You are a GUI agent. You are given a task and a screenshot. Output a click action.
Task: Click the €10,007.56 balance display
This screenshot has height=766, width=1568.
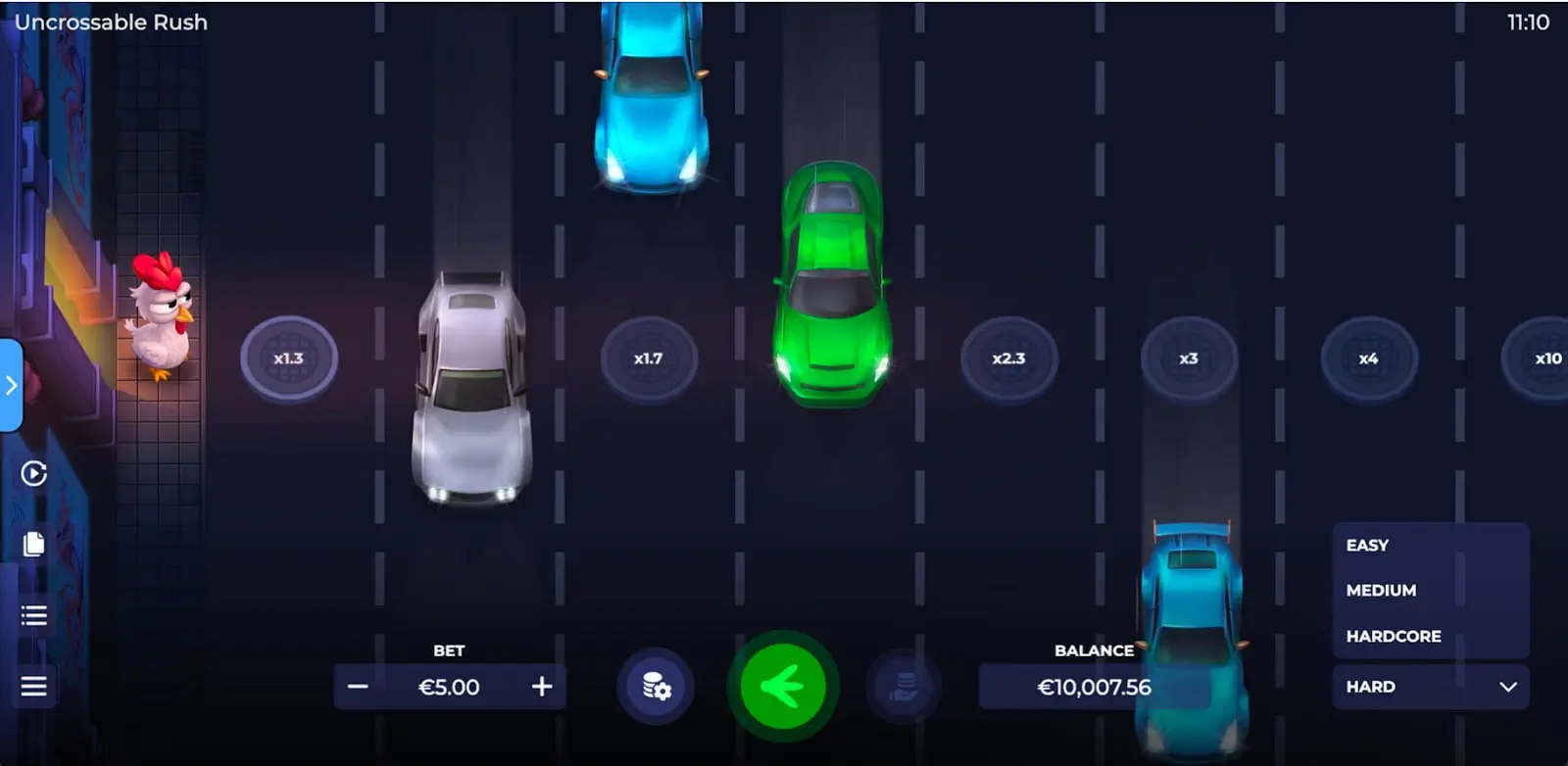(x=1093, y=687)
